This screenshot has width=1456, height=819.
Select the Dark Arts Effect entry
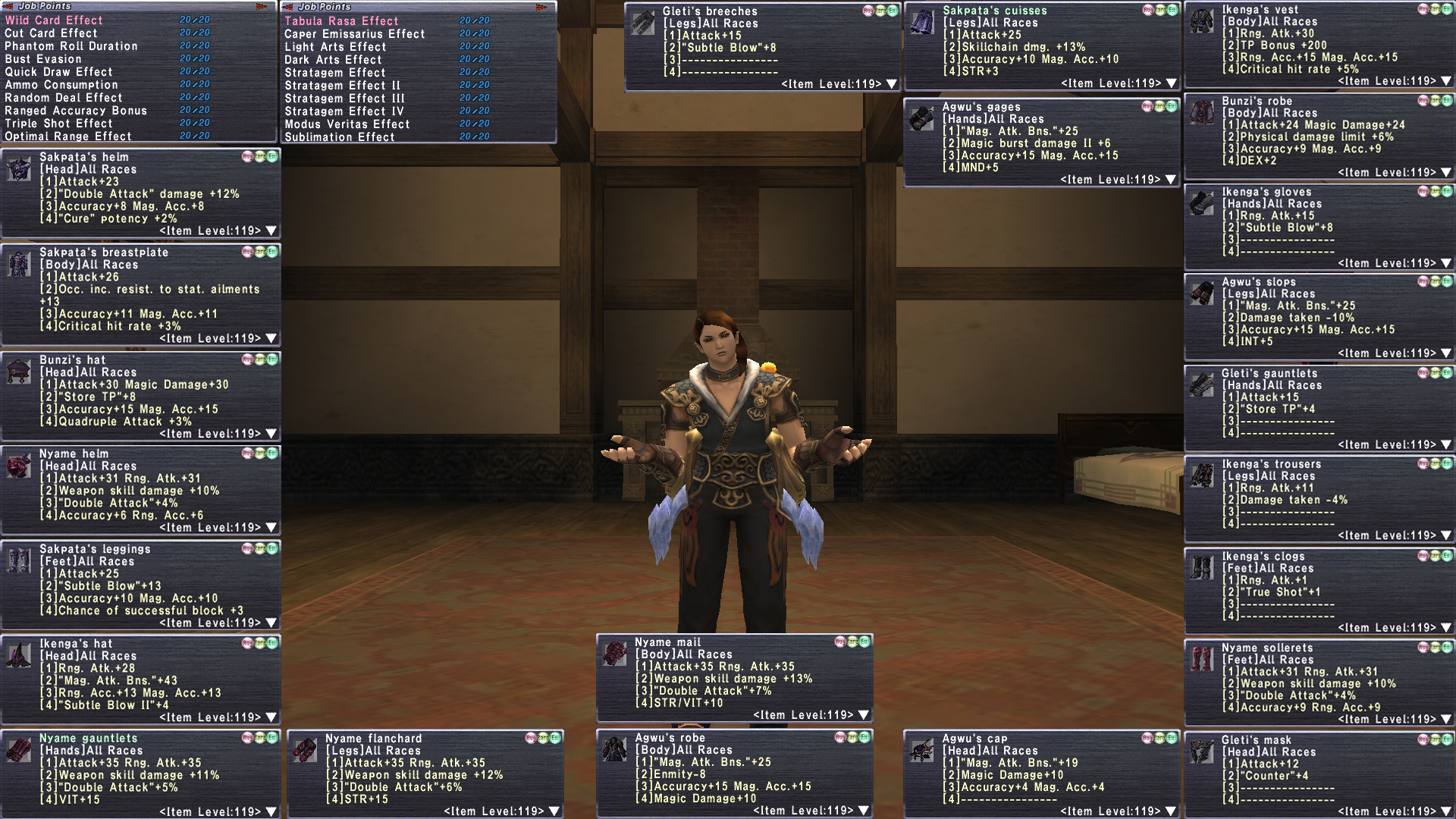(x=333, y=60)
